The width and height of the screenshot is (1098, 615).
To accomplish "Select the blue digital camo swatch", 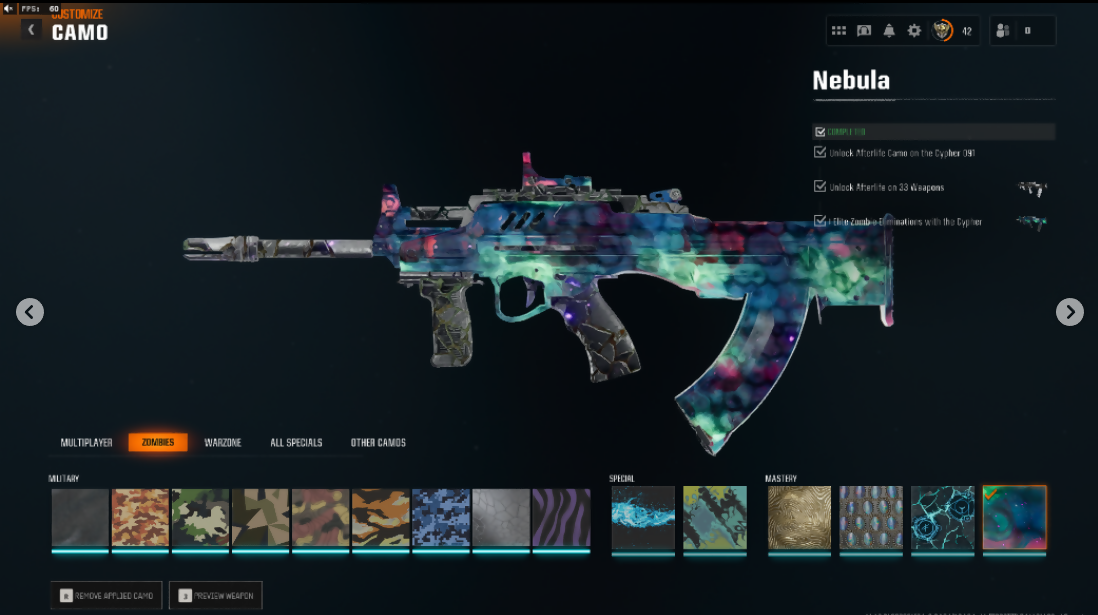I will click(x=441, y=518).
